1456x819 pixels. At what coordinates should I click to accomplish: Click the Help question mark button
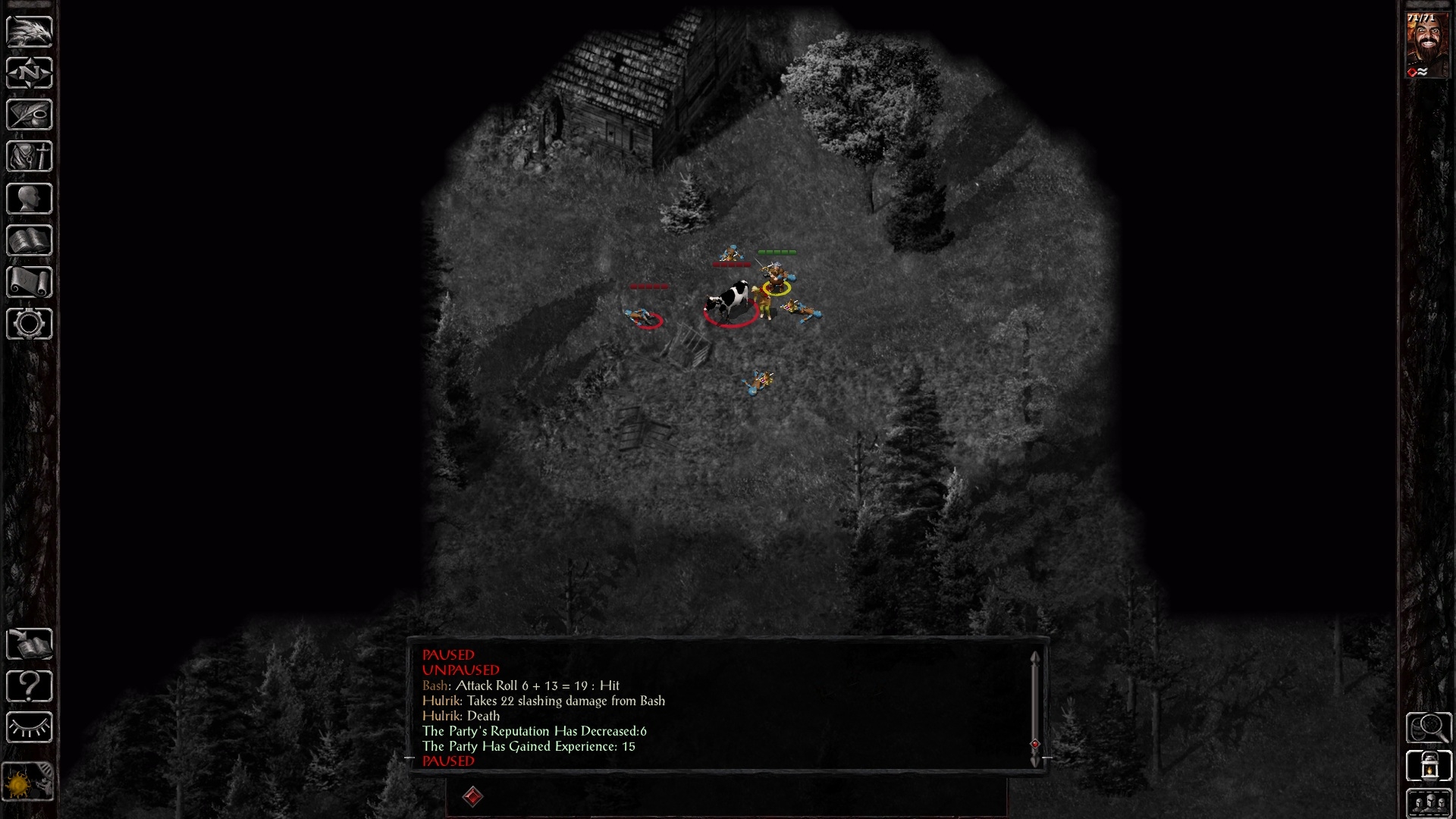pos(30,686)
